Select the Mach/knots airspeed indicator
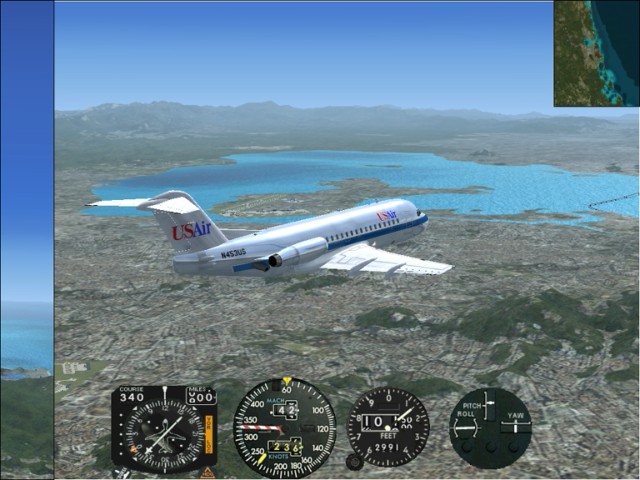Viewport: 640px width, 480px height. [284, 427]
